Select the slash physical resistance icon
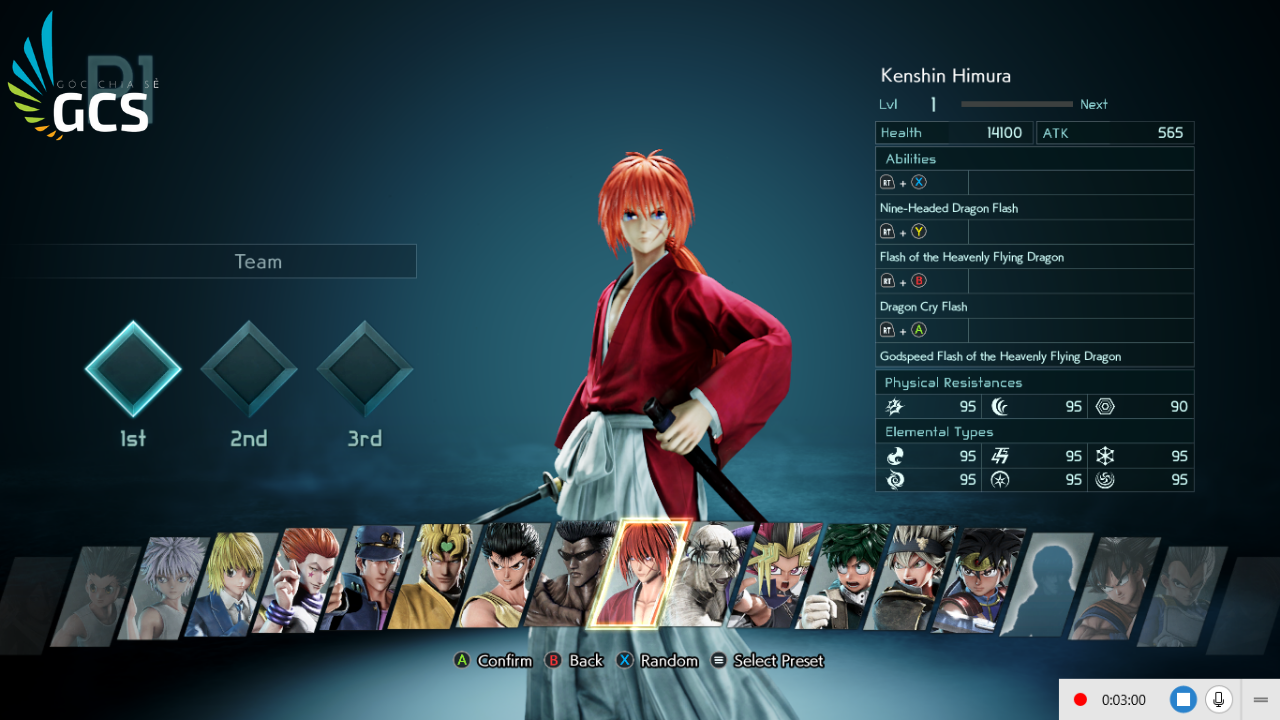This screenshot has height=720, width=1280. coord(894,406)
